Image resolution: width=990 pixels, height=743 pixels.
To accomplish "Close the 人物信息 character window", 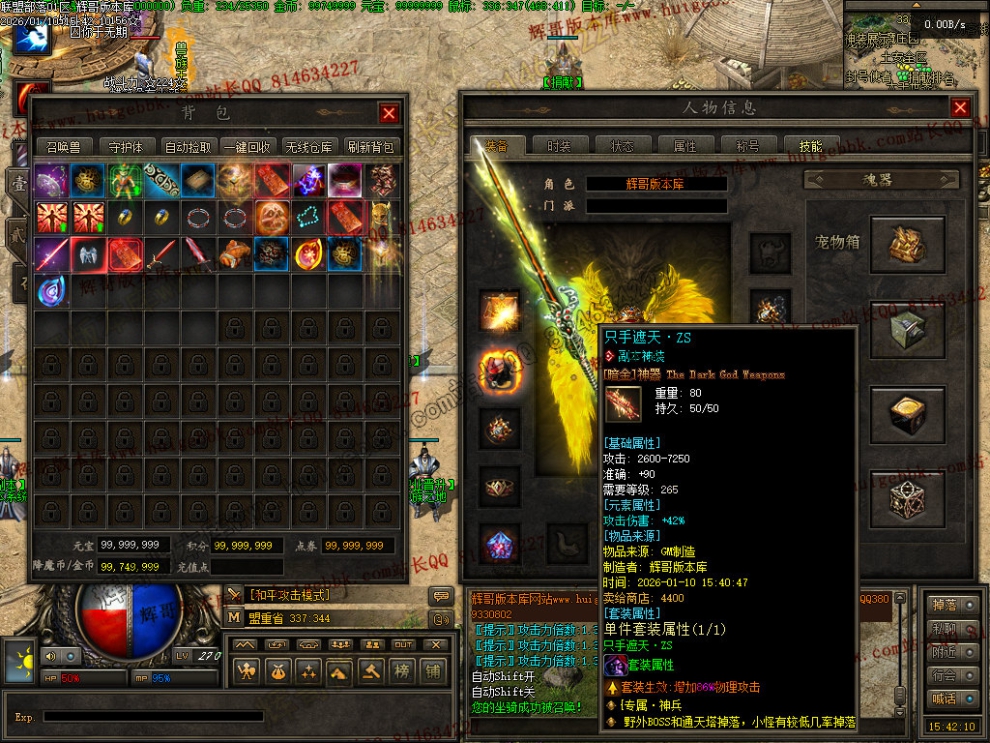I will tap(960, 108).
